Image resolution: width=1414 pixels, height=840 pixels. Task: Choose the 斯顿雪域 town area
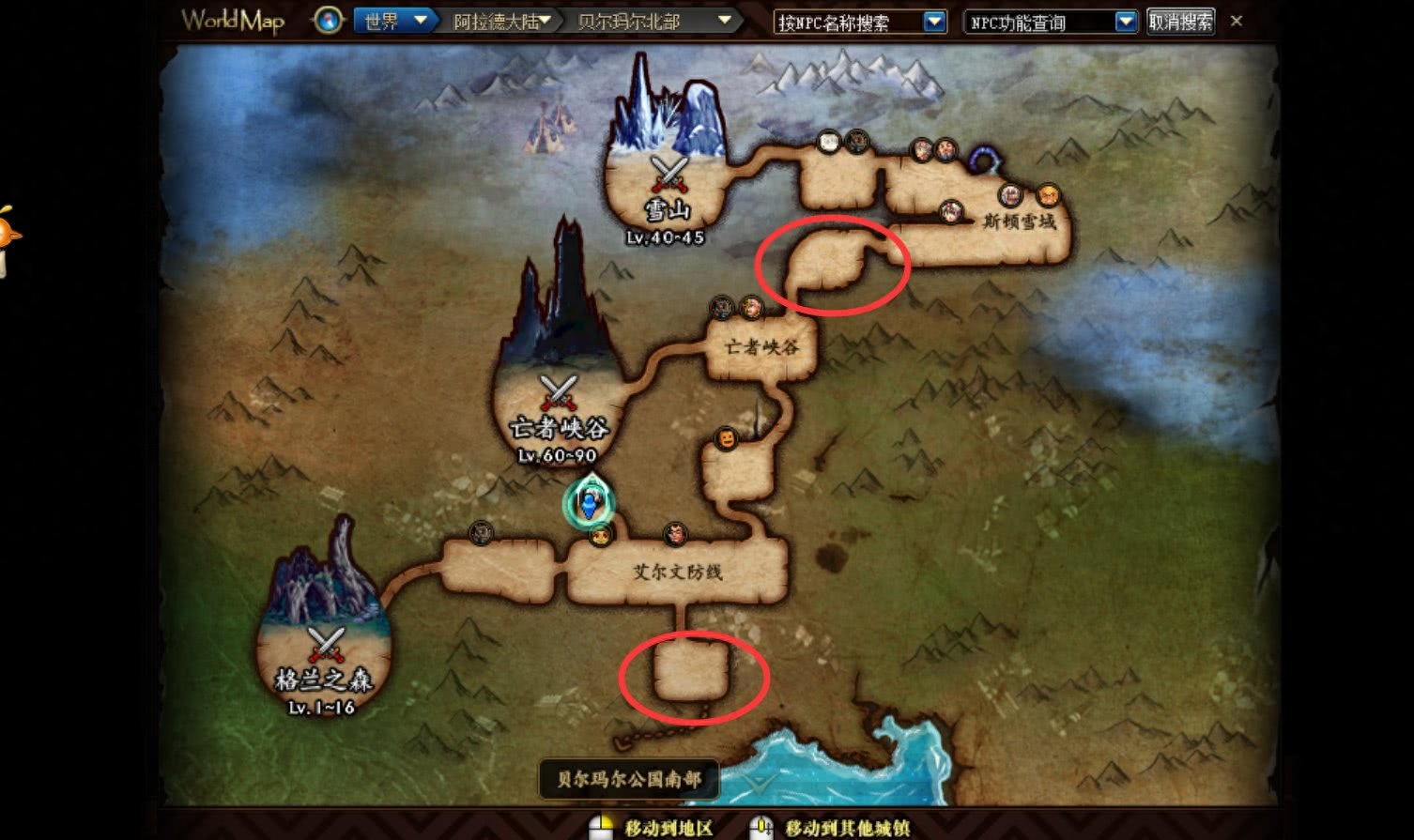1019,223
